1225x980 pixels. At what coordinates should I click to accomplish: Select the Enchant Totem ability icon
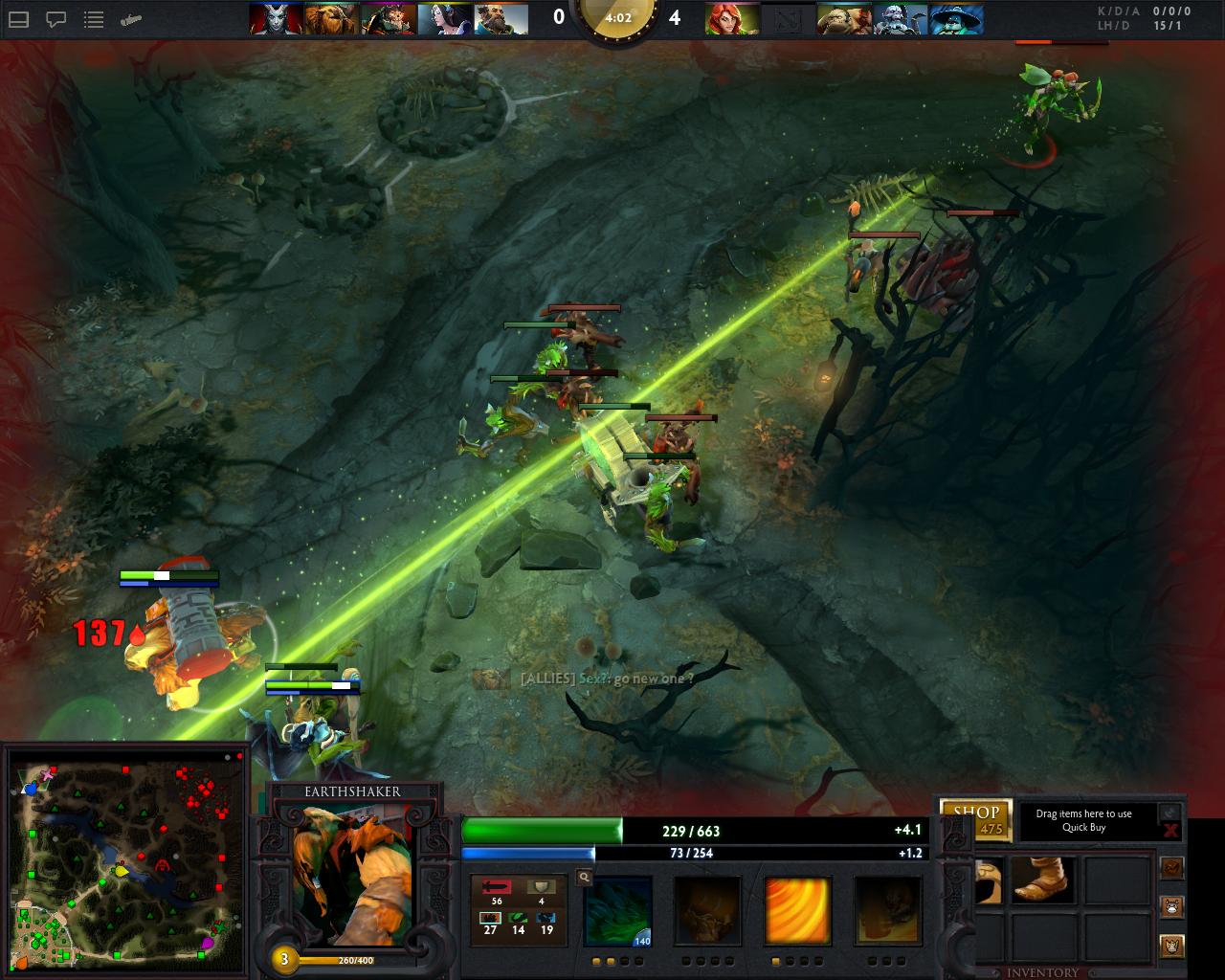(707, 910)
